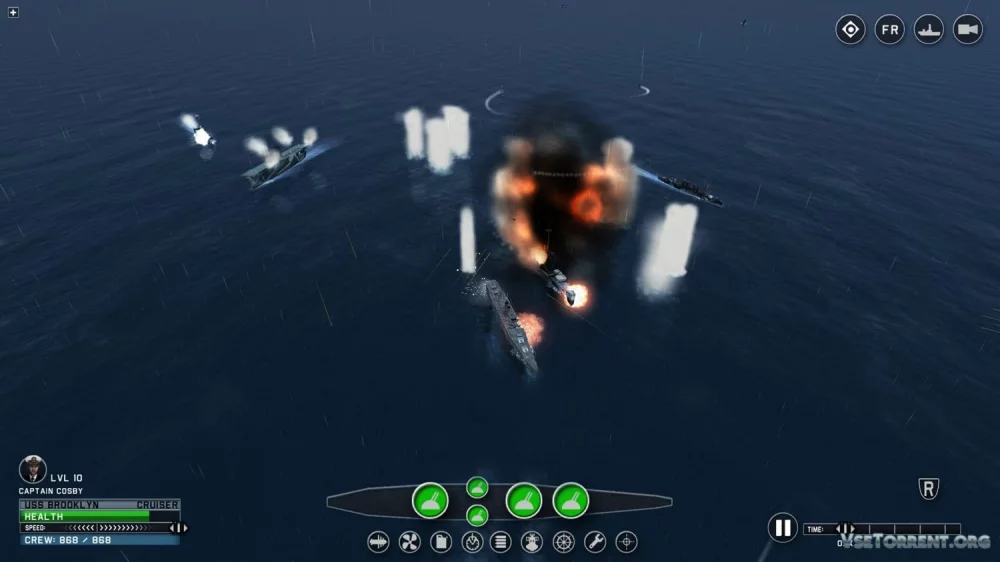The width and height of the screenshot is (1000, 562).
Task: Select the rear-most large gun turret
Action: (430, 500)
